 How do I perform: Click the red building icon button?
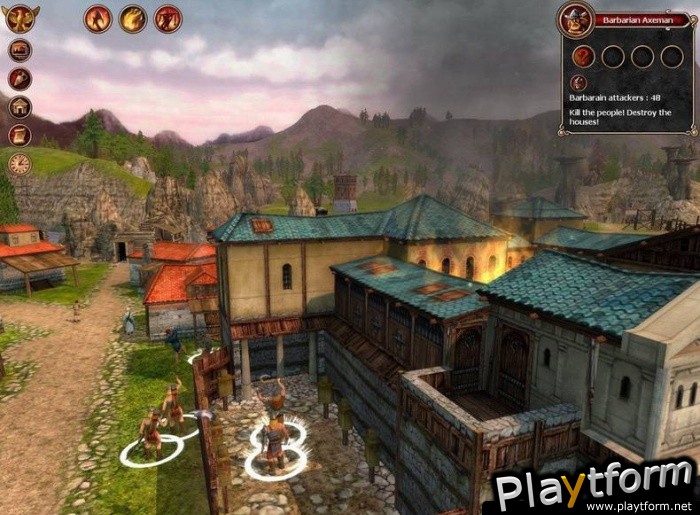click(20, 50)
